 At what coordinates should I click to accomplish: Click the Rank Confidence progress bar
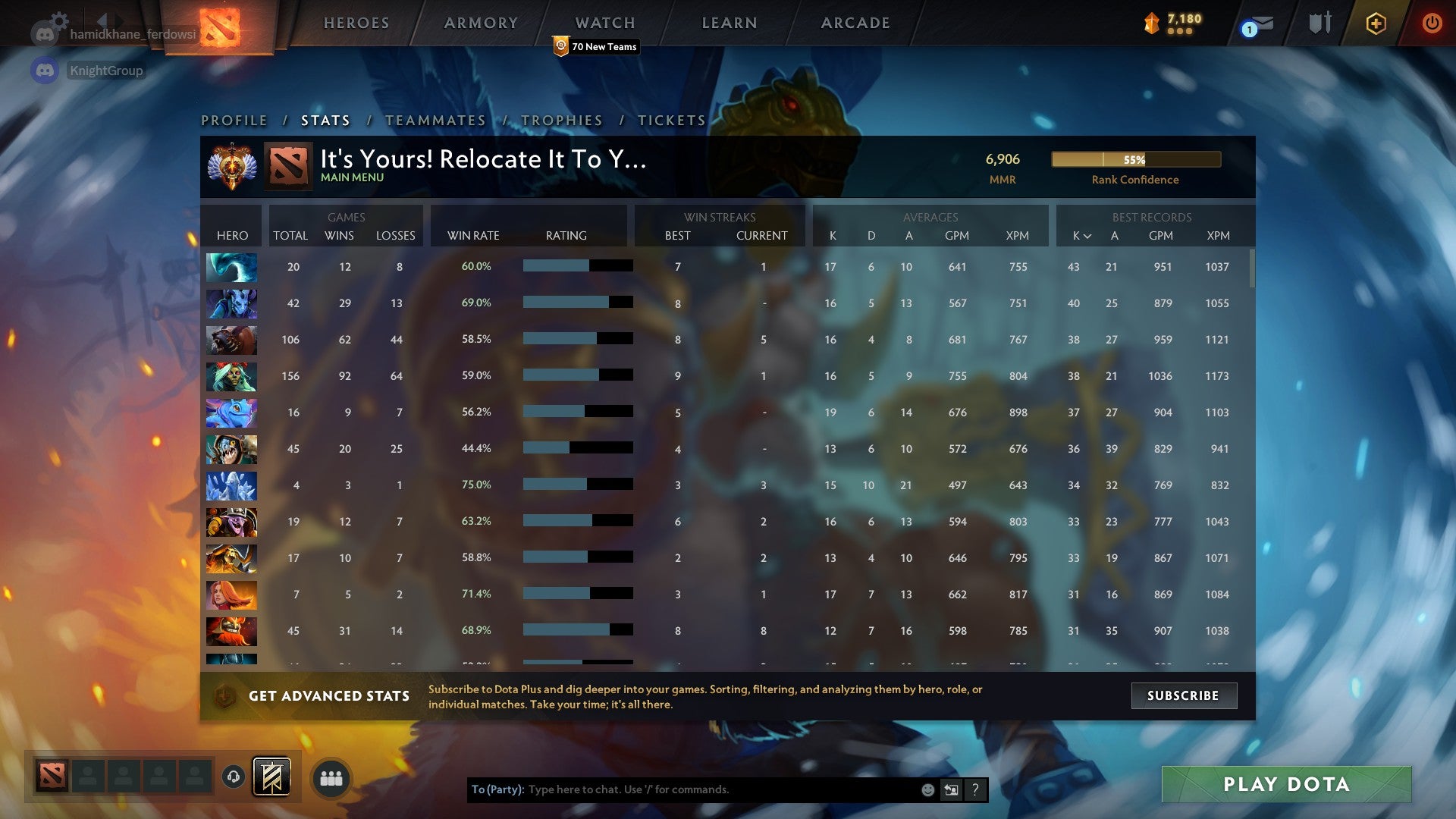[1135, 160]
